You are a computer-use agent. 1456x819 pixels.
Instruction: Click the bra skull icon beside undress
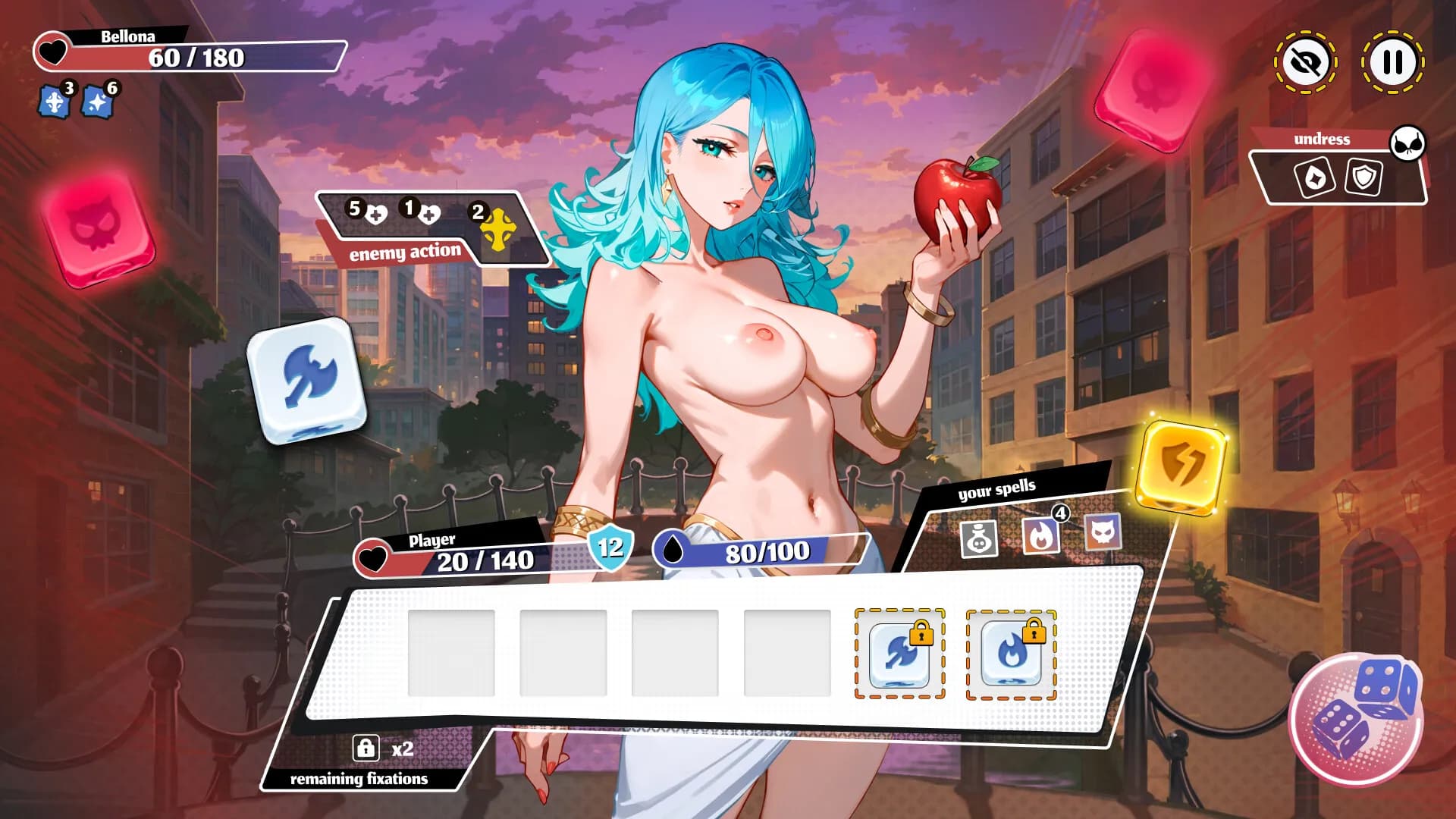point(1406,144)
